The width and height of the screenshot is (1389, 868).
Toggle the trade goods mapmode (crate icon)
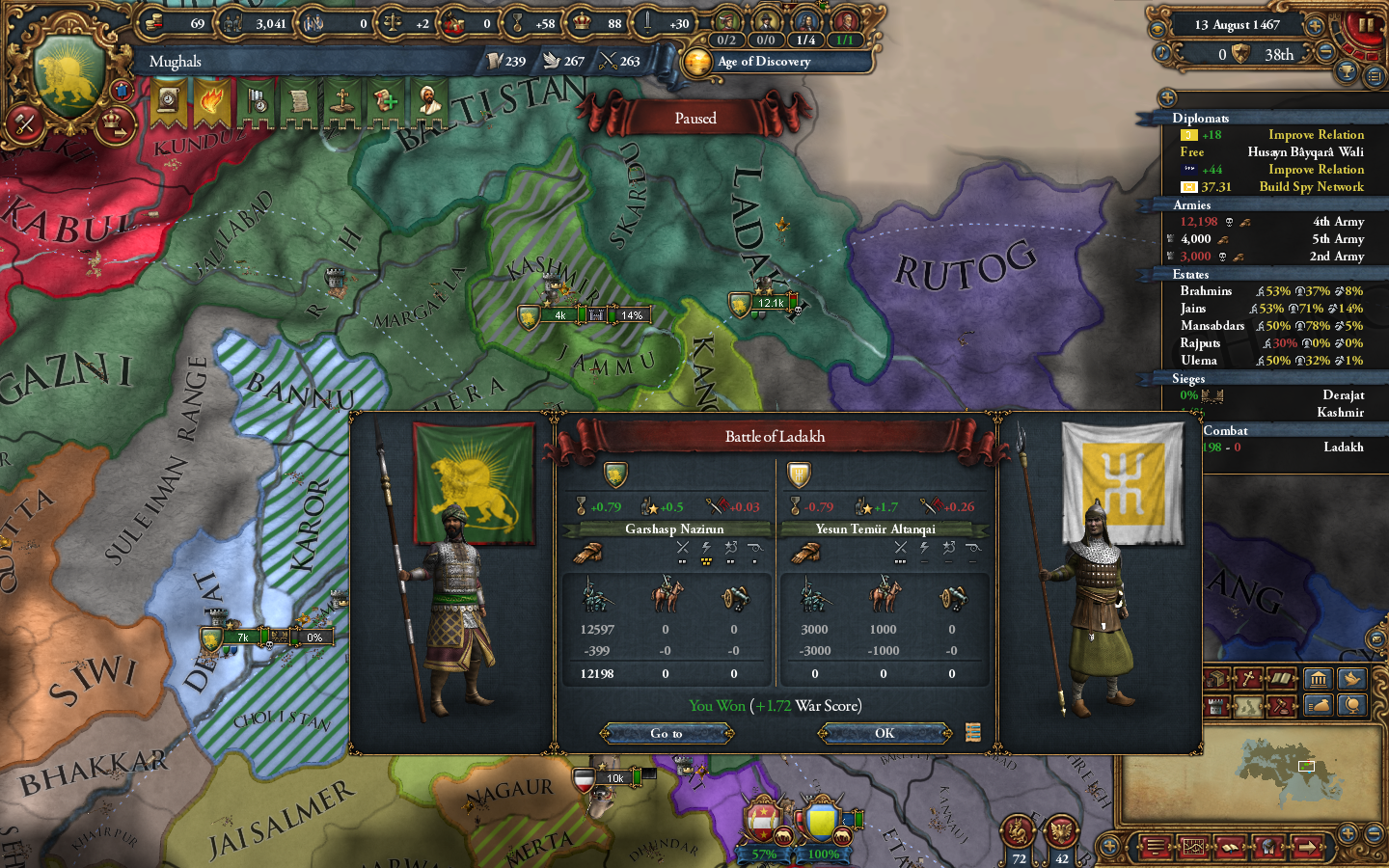1214,678
